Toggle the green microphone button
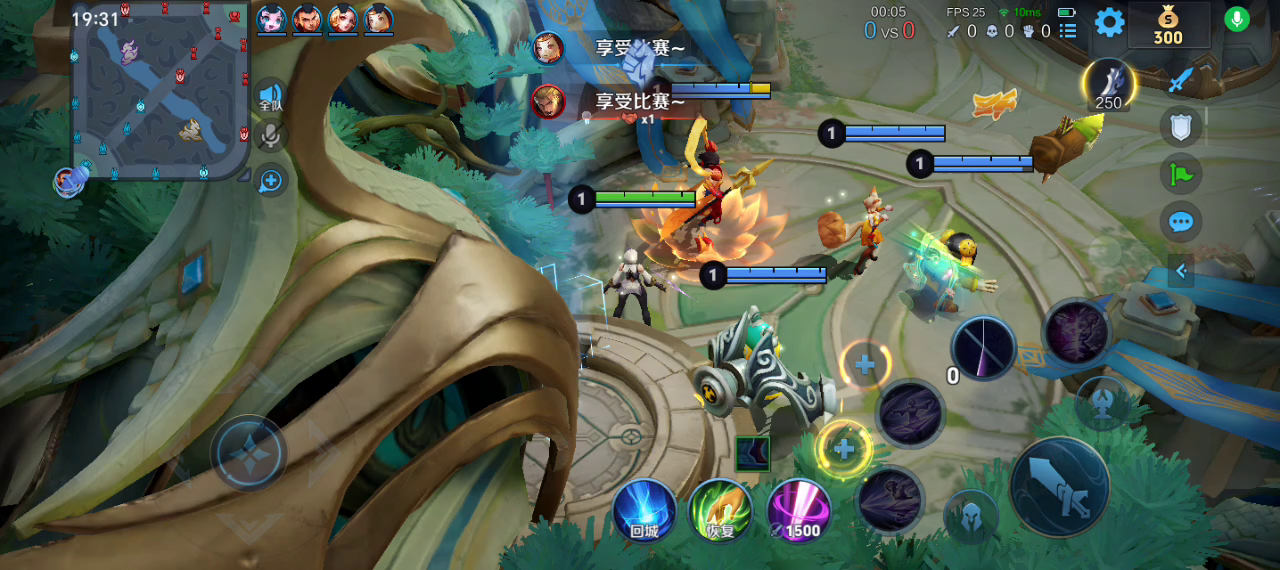 [1237, 19]
